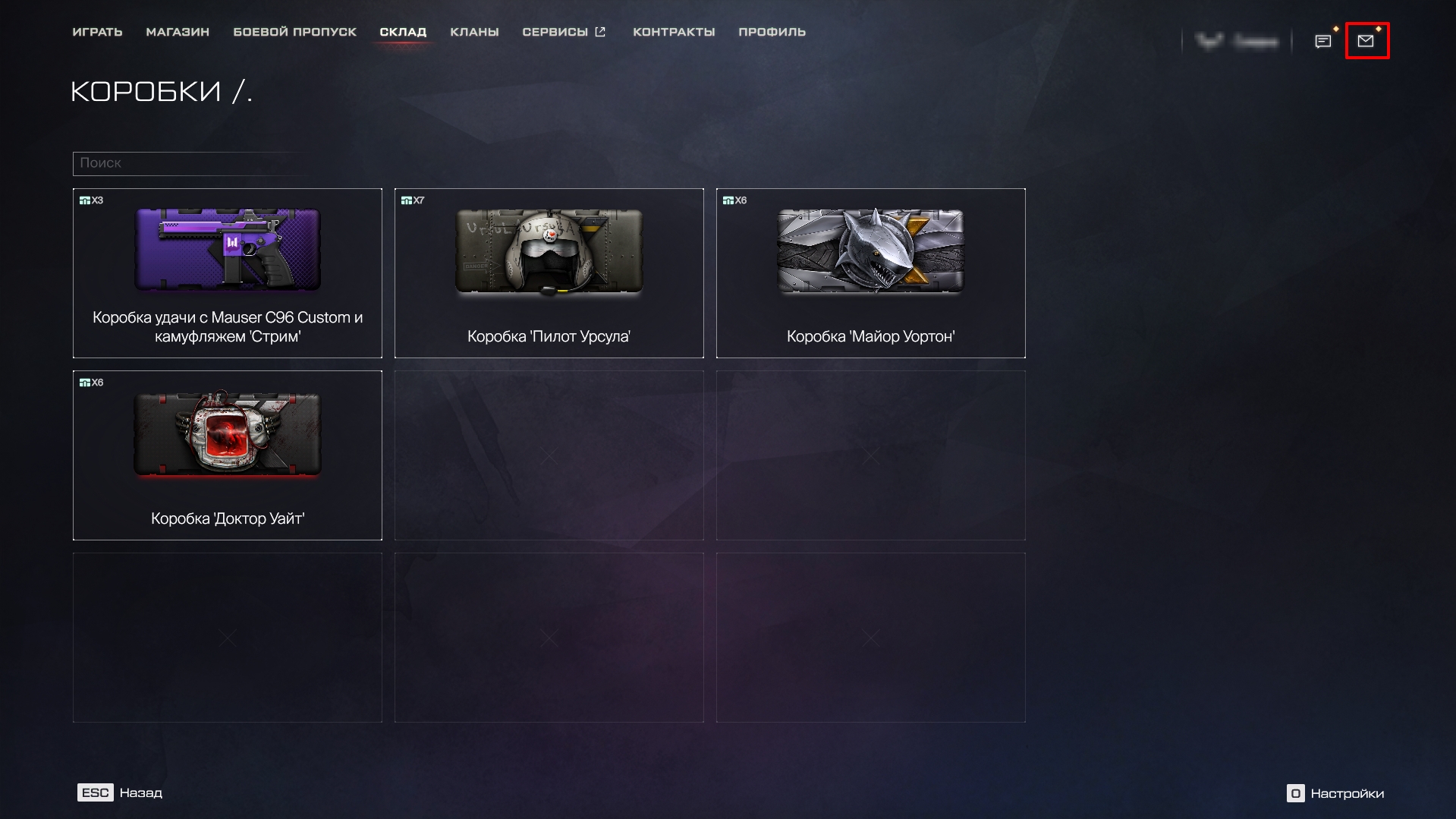This screenshot has height=819, width=1456.
Task: Open the СЕРВИСЫ external link
Action: [564, 32]
